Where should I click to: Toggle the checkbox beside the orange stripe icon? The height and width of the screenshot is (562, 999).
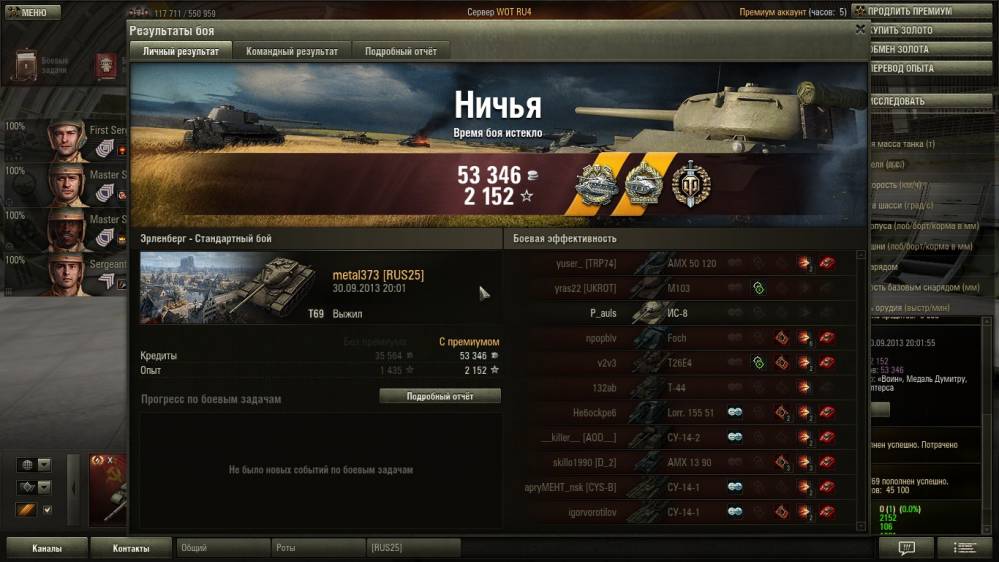[x=47, y=510]
